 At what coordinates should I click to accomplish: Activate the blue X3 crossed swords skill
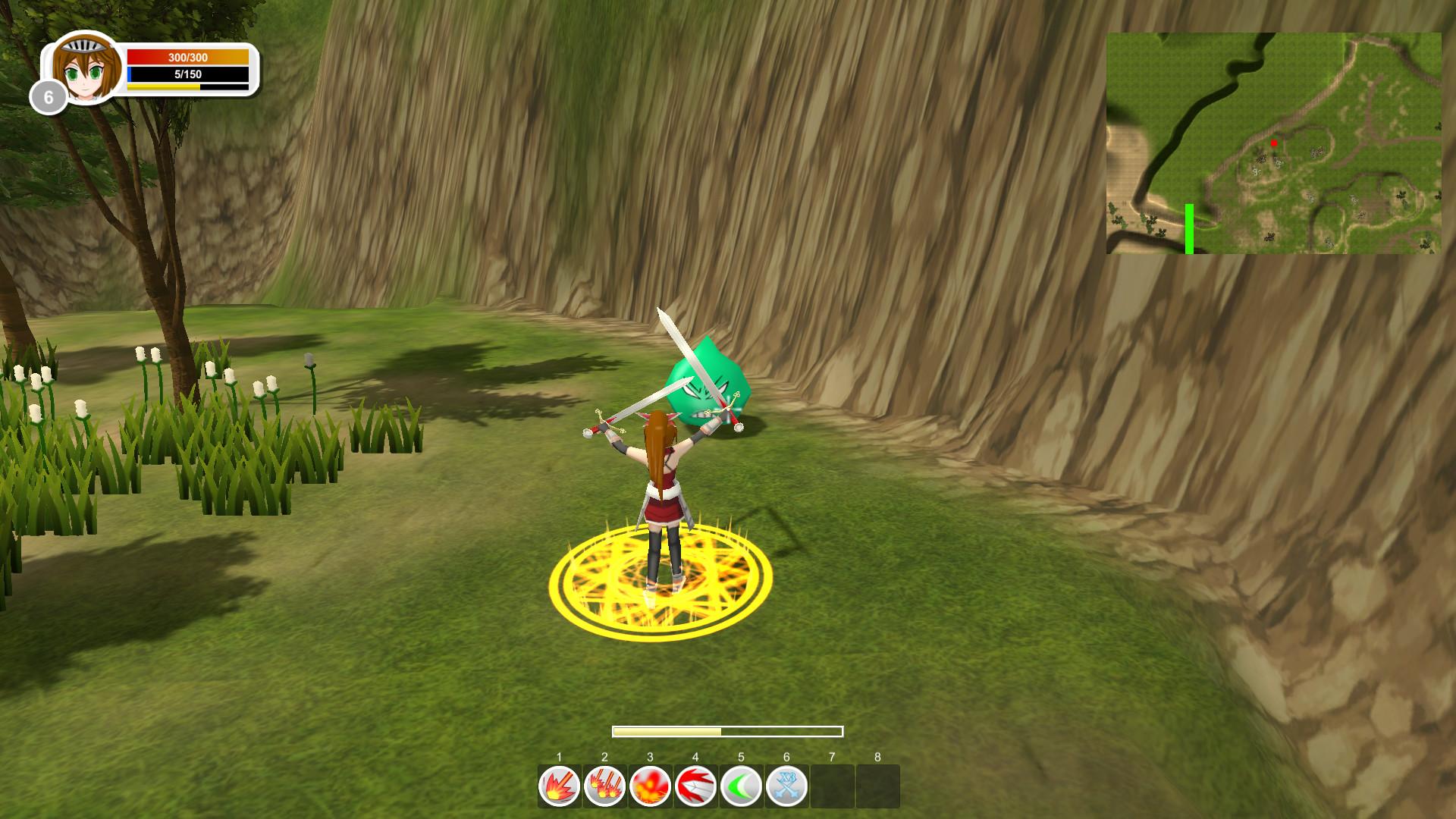(x=787, y=786)
